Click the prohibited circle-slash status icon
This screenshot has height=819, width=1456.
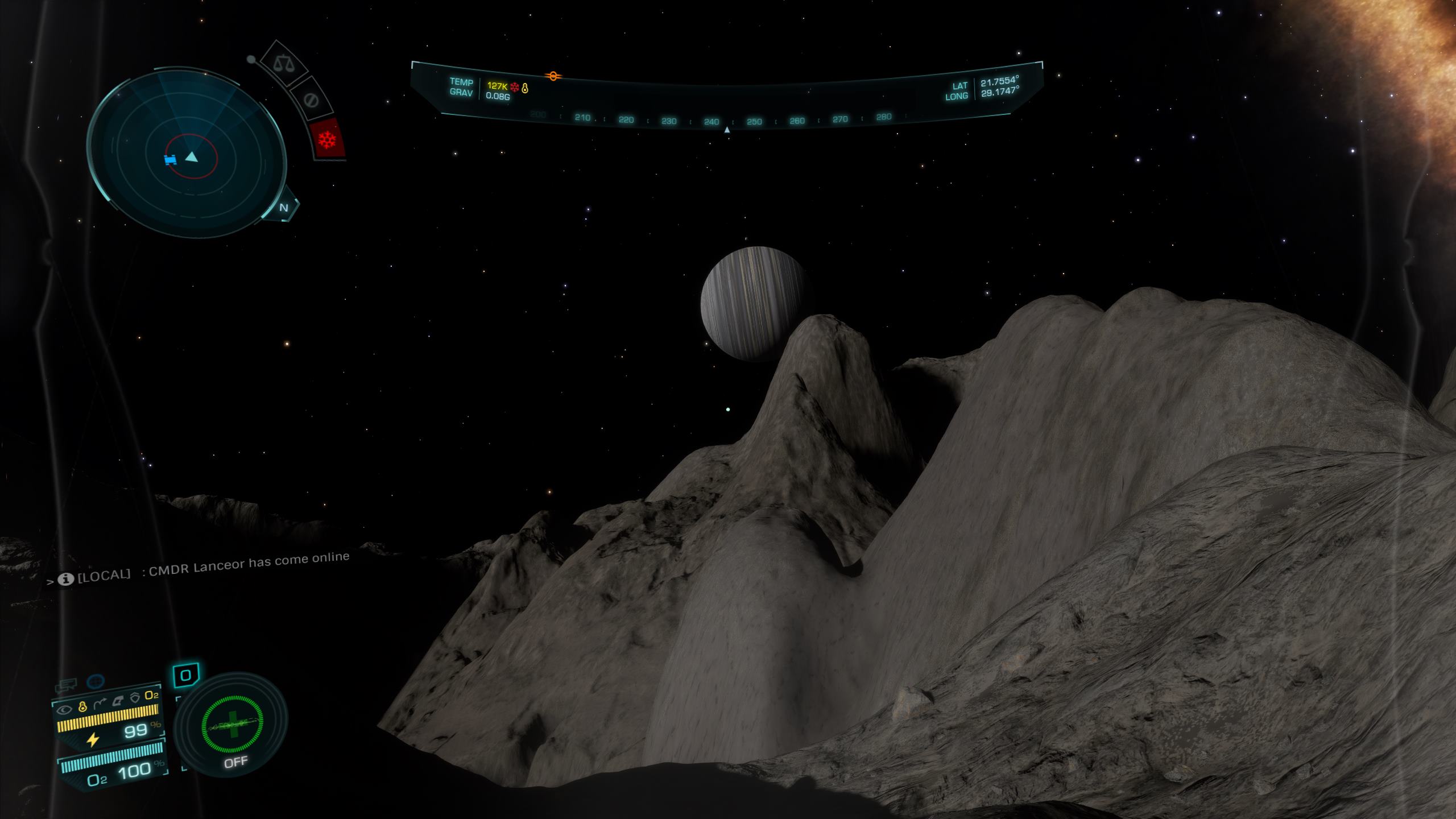[311, 101]
